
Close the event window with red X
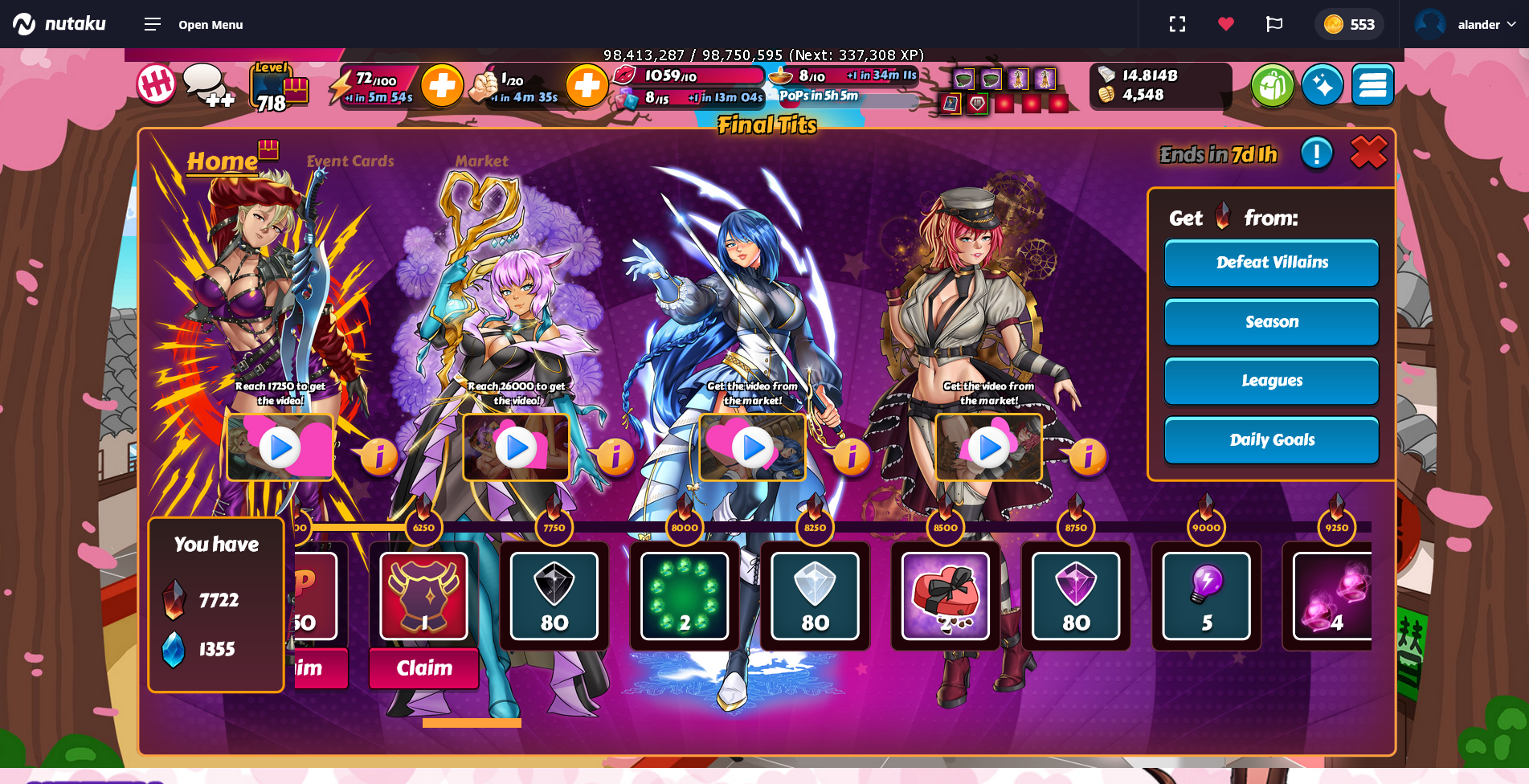tap(1368, 153)
